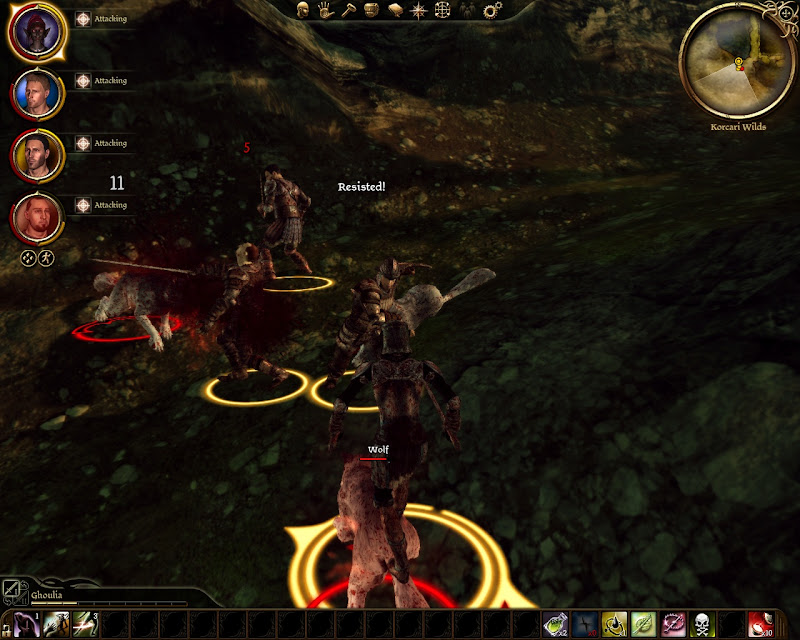Image resolution: width=800 pixels, height=640 pixels.
Task: Select the third party member portrait
Action: pyautogui.click(x=37, y=156)
